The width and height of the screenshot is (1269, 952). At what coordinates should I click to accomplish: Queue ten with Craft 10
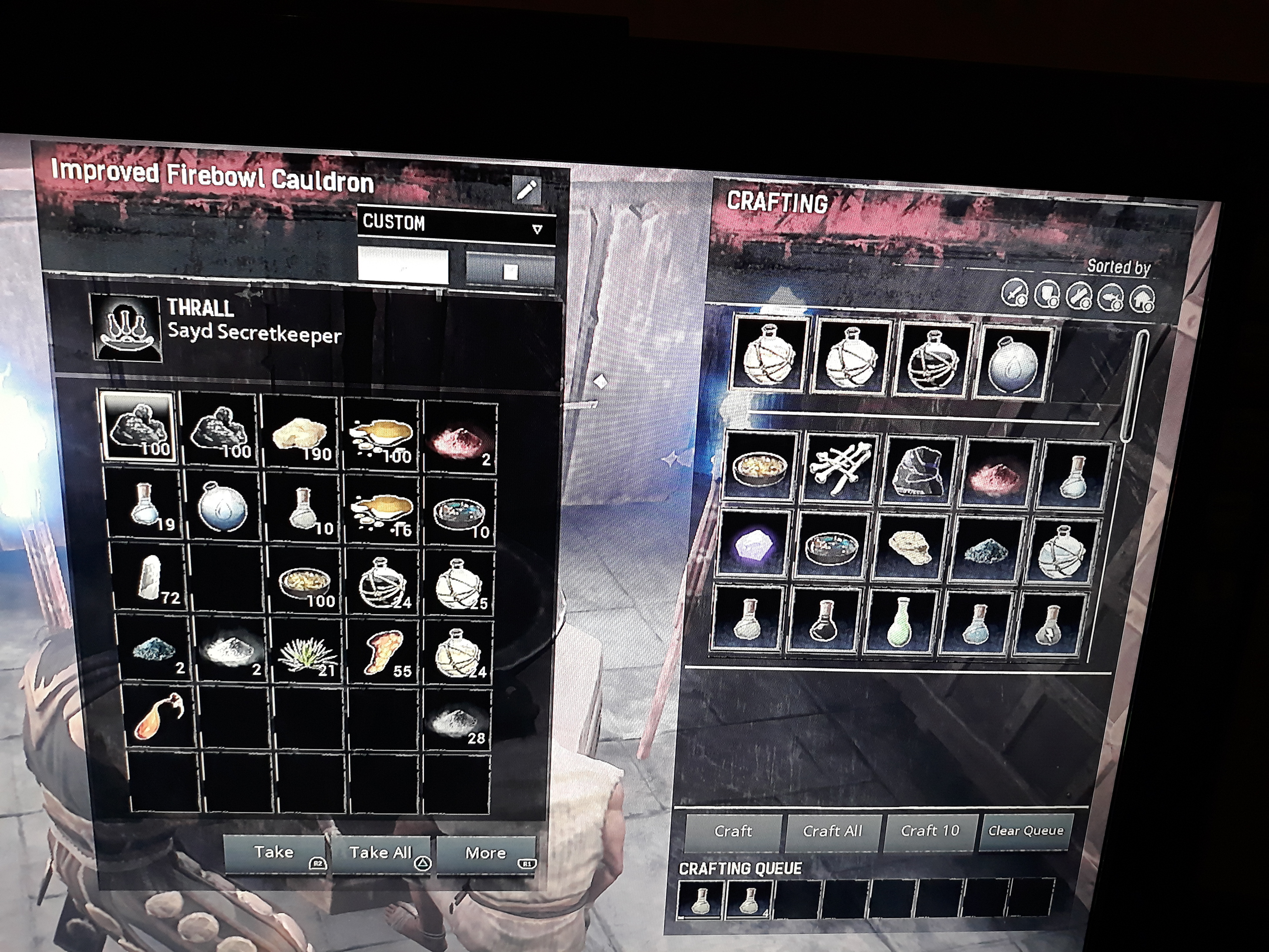click(x=929, y=831)
